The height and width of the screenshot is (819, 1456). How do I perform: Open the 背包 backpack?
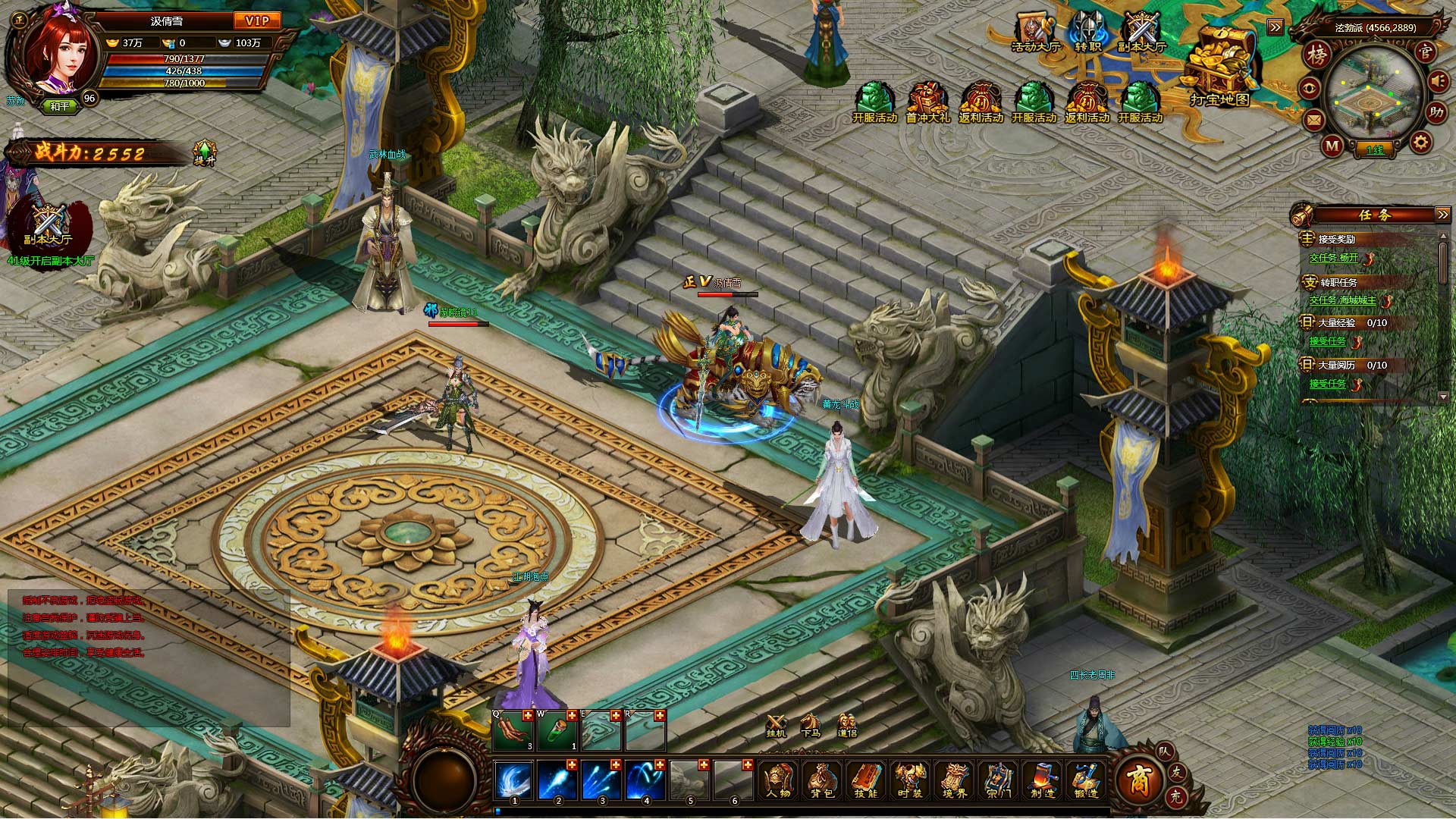[x=823, y=780]
